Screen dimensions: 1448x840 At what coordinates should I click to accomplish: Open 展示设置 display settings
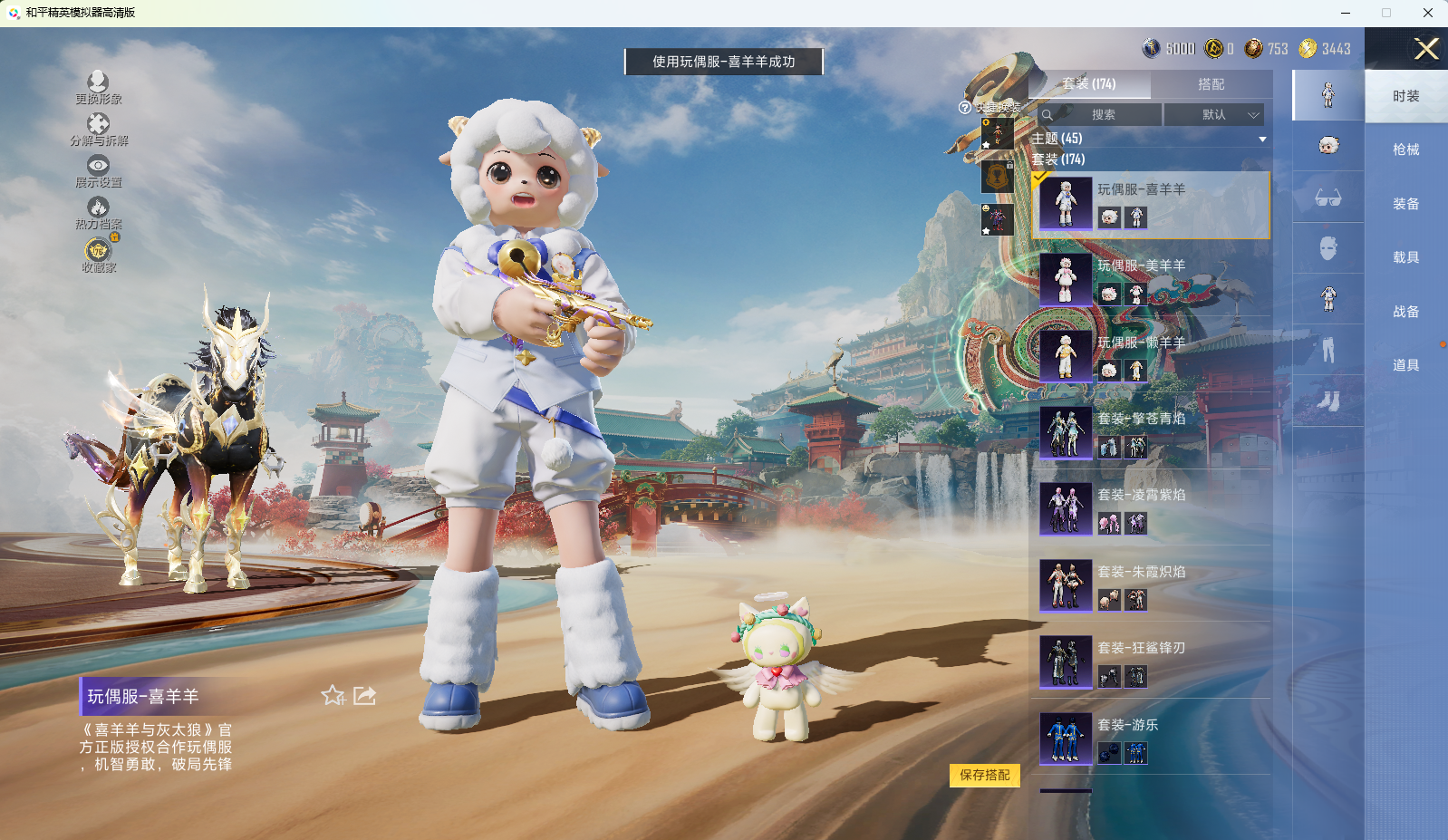point(98,171)
